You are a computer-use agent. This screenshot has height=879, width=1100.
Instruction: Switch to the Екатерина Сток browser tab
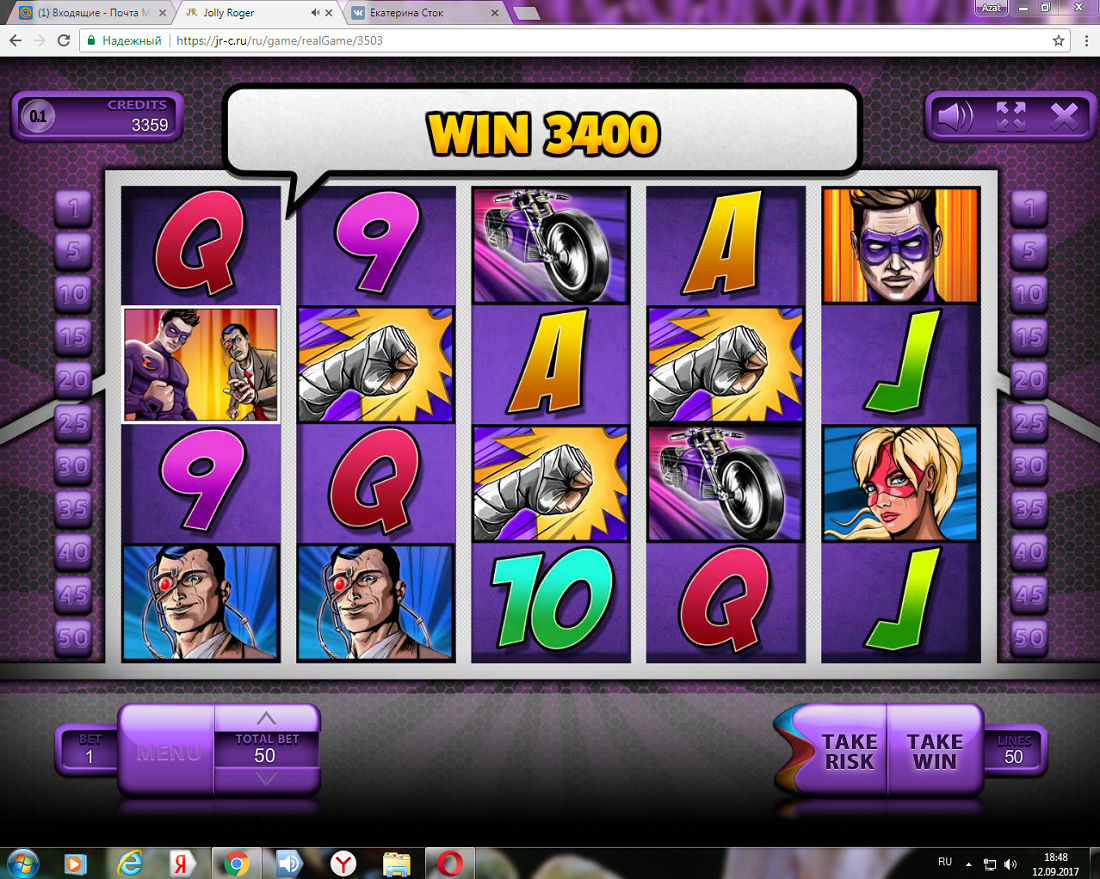coord(420,13)
